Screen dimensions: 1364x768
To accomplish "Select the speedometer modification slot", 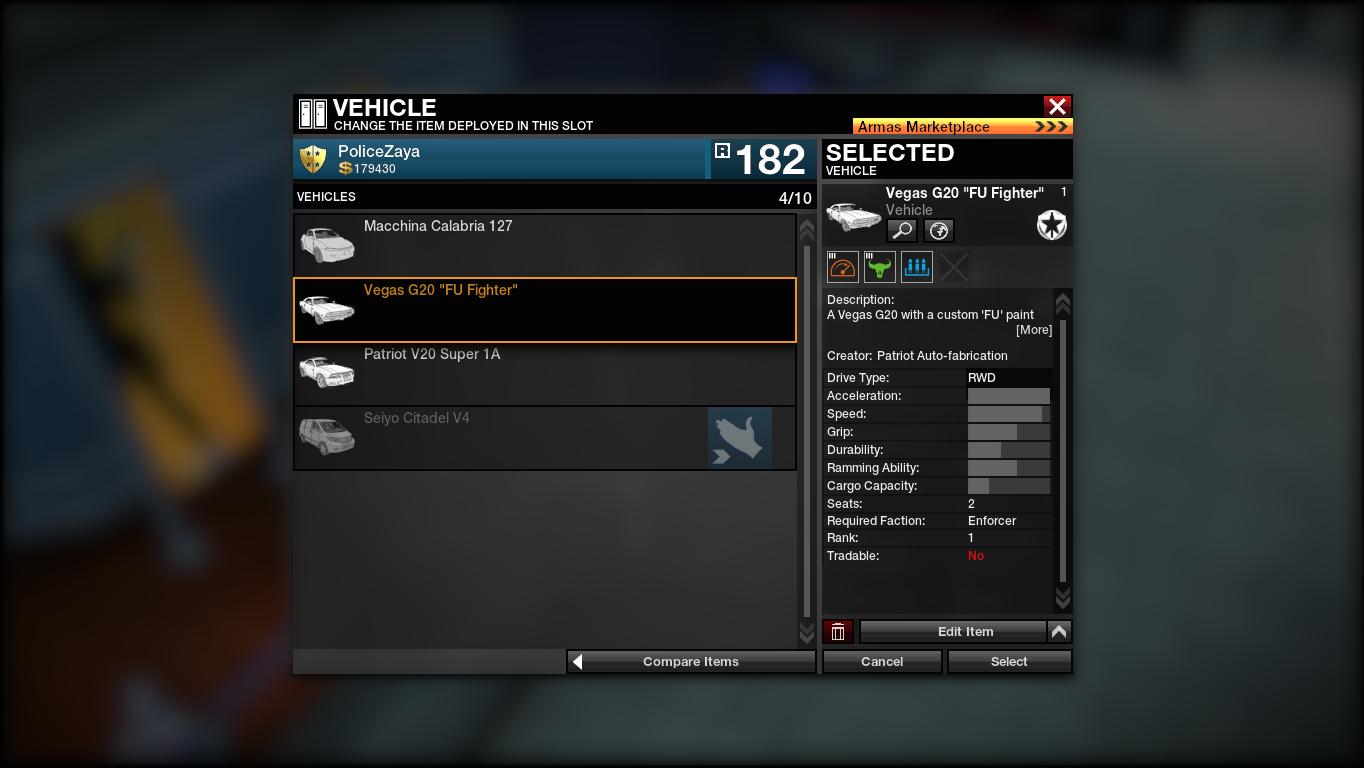I will coord(843,267).
